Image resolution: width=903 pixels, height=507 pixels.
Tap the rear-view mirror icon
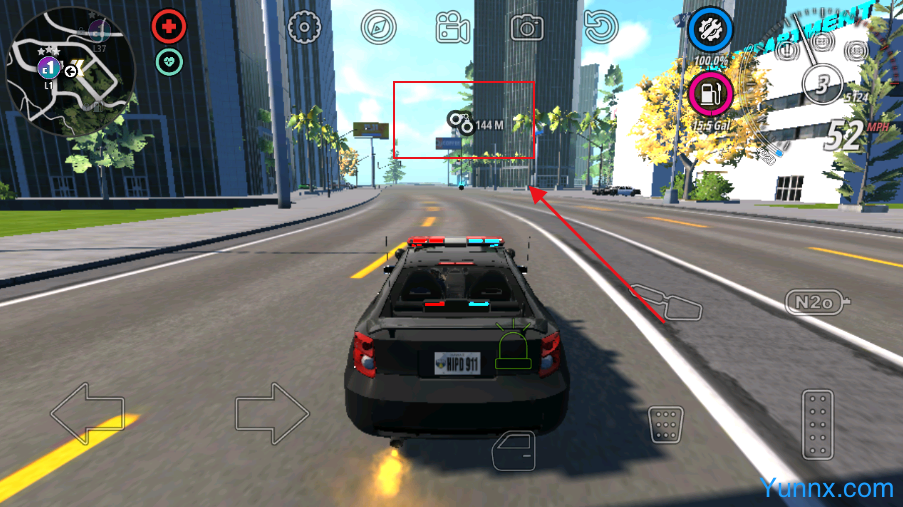tap(666, 301)
